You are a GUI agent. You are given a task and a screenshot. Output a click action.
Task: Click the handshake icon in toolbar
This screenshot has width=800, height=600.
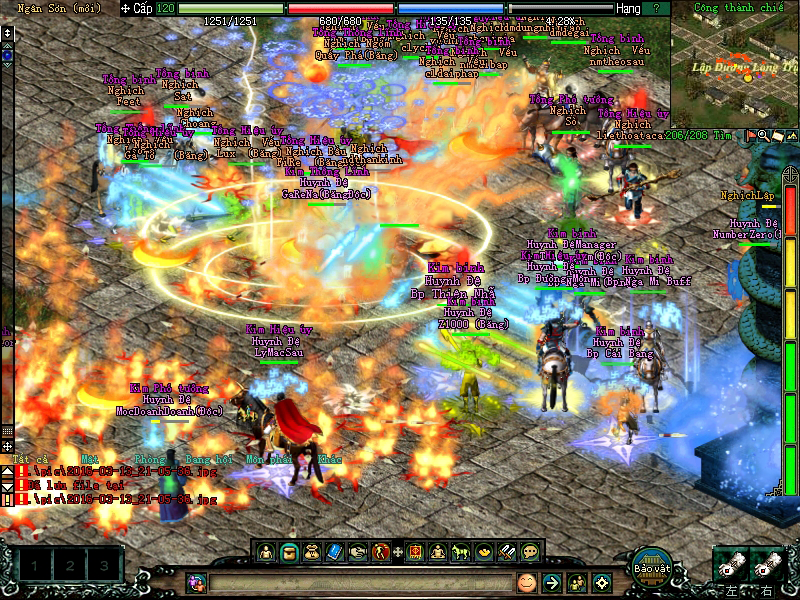tap(357, 551)
